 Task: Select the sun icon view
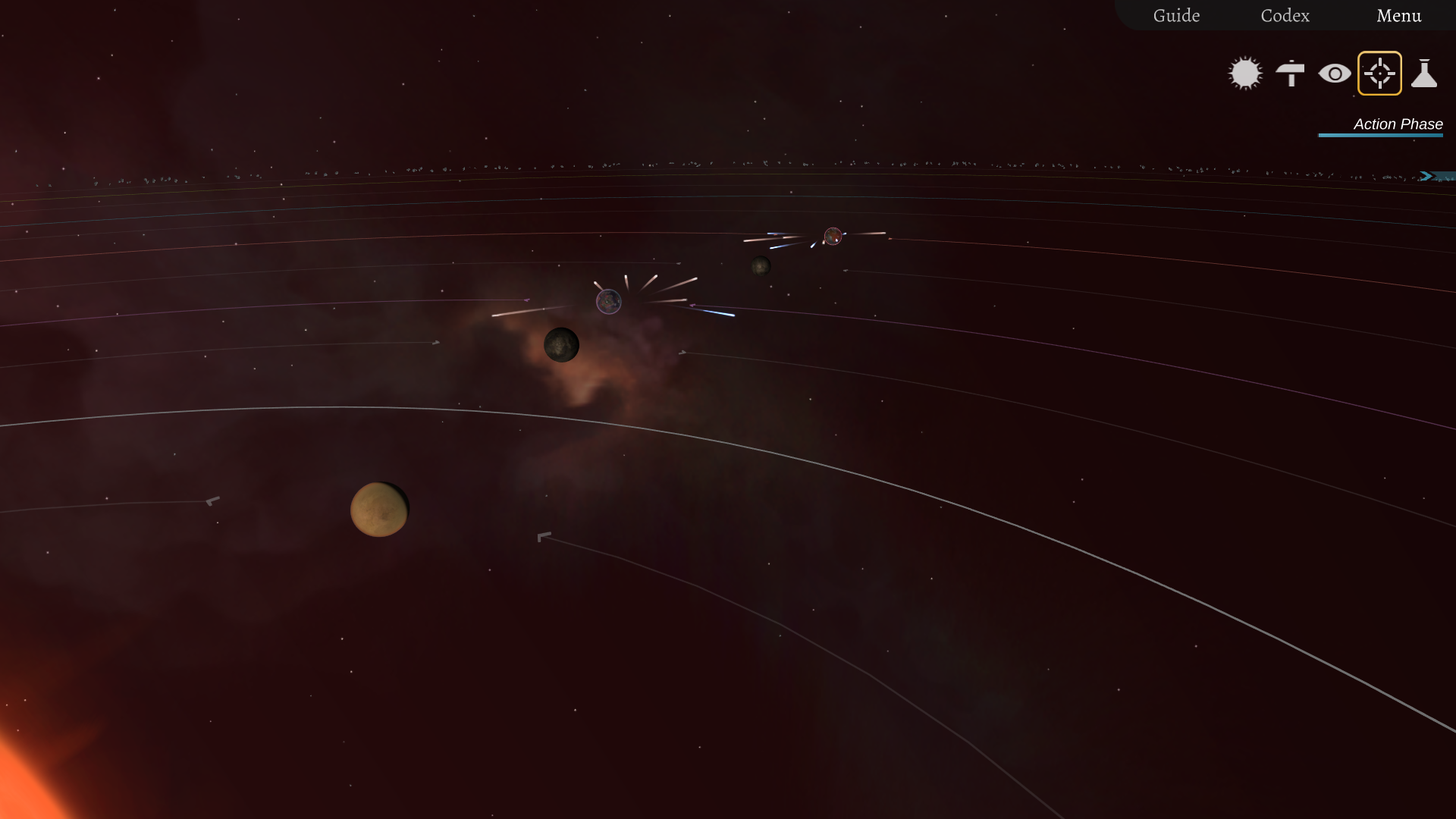point(1245,74)
